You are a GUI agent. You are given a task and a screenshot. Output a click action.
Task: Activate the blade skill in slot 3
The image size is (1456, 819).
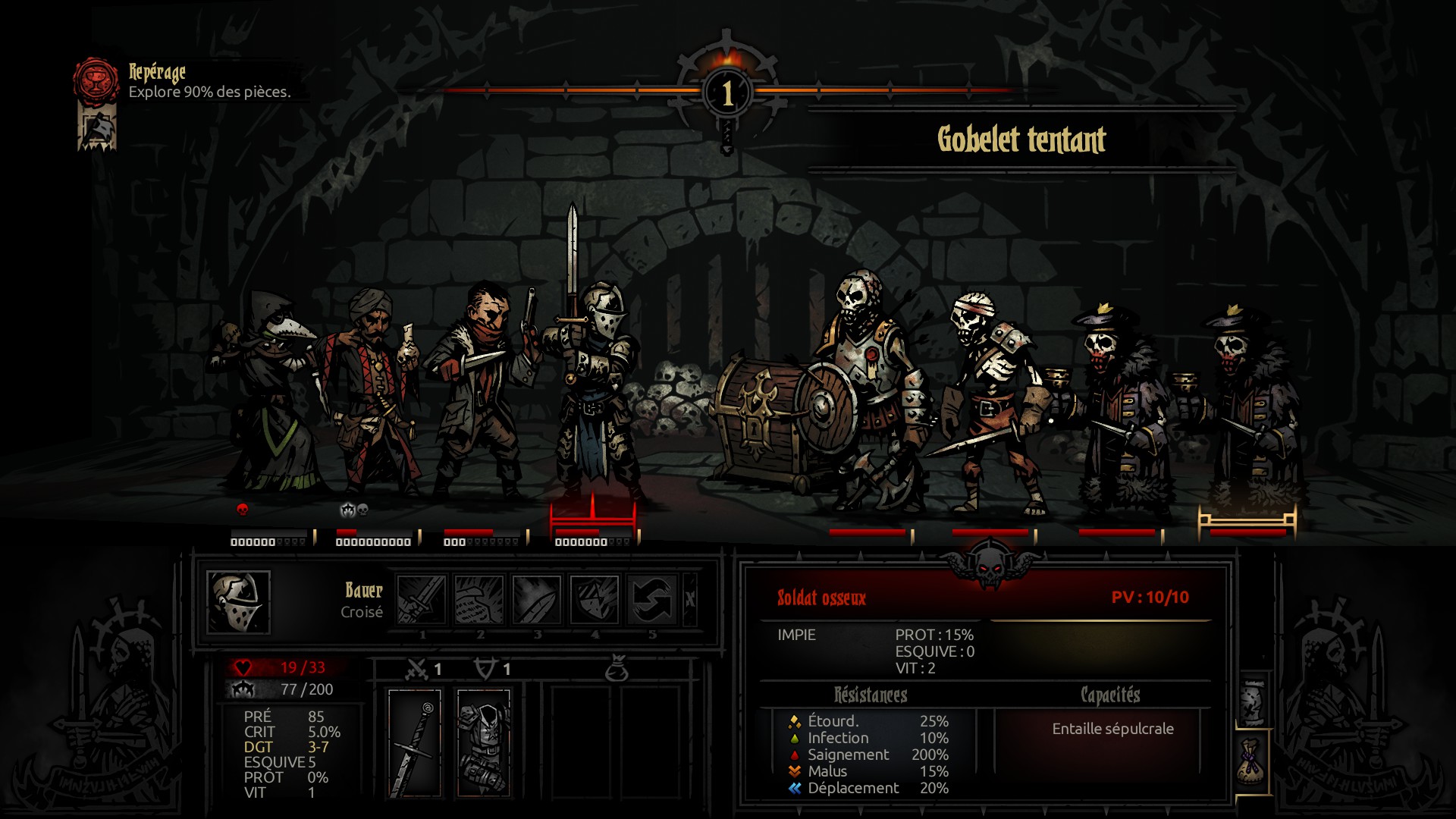537,599
